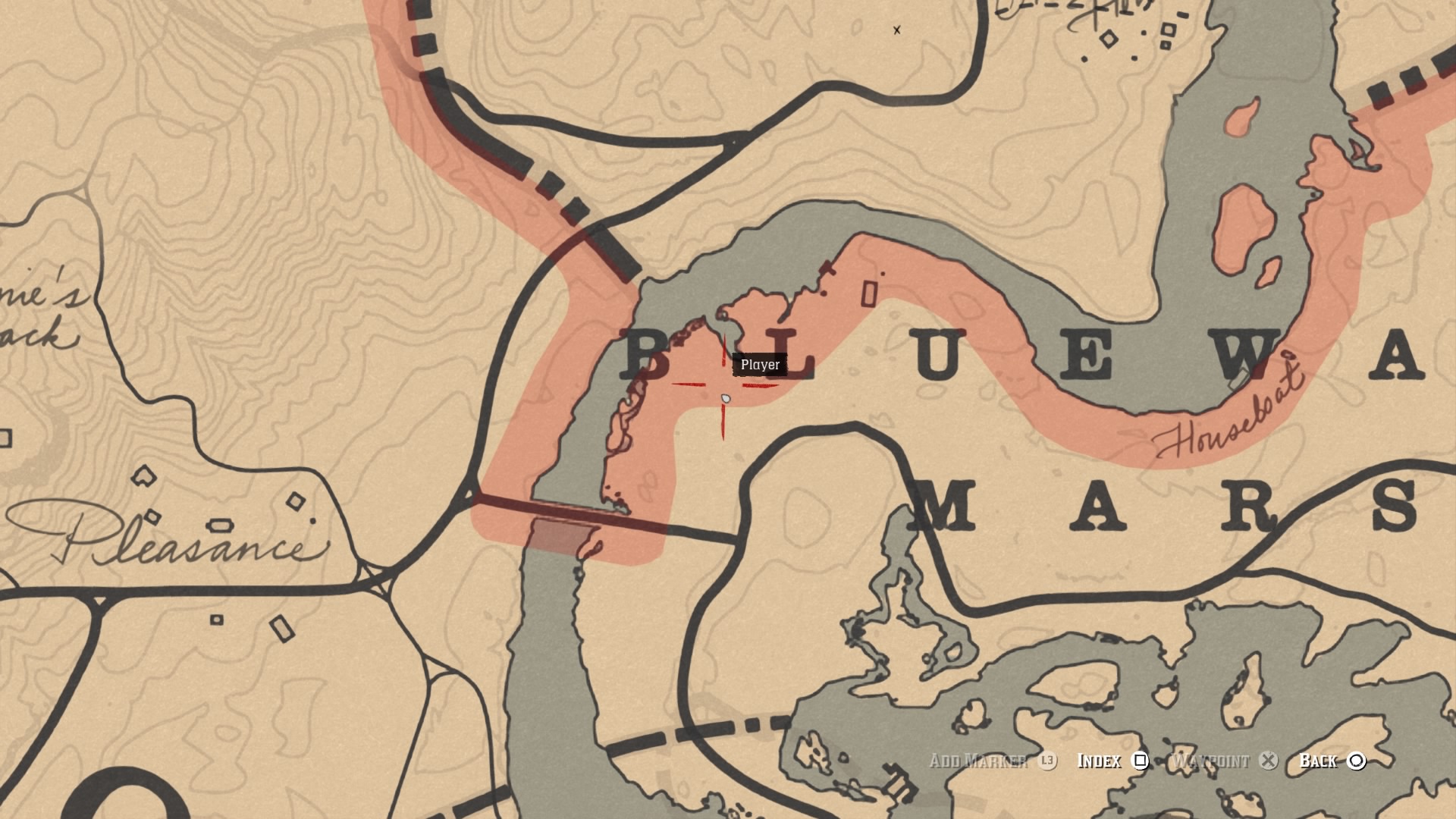Click the small x landmark near the top edge
The width and height of the screenshot is (1456, 819).
897,31
